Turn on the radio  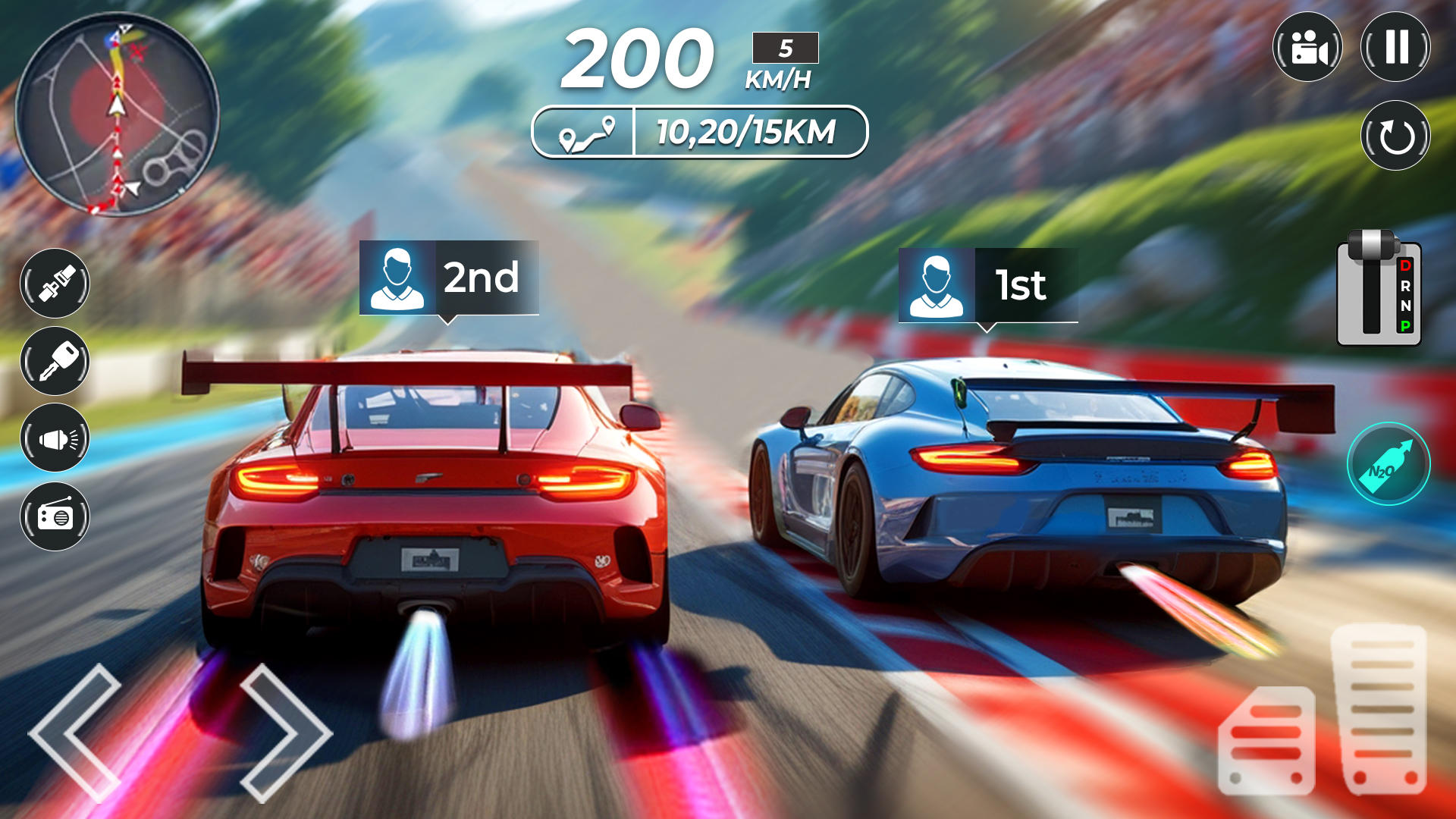[x=55, y=516]
